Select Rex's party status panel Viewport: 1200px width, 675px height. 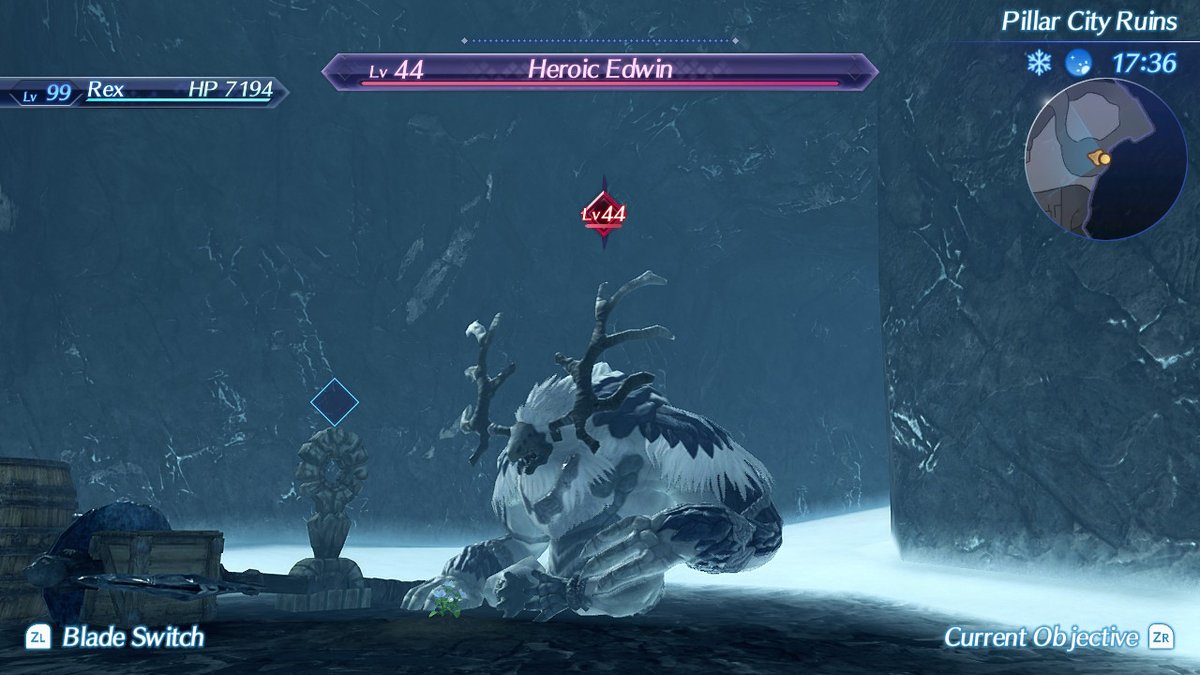145,91
